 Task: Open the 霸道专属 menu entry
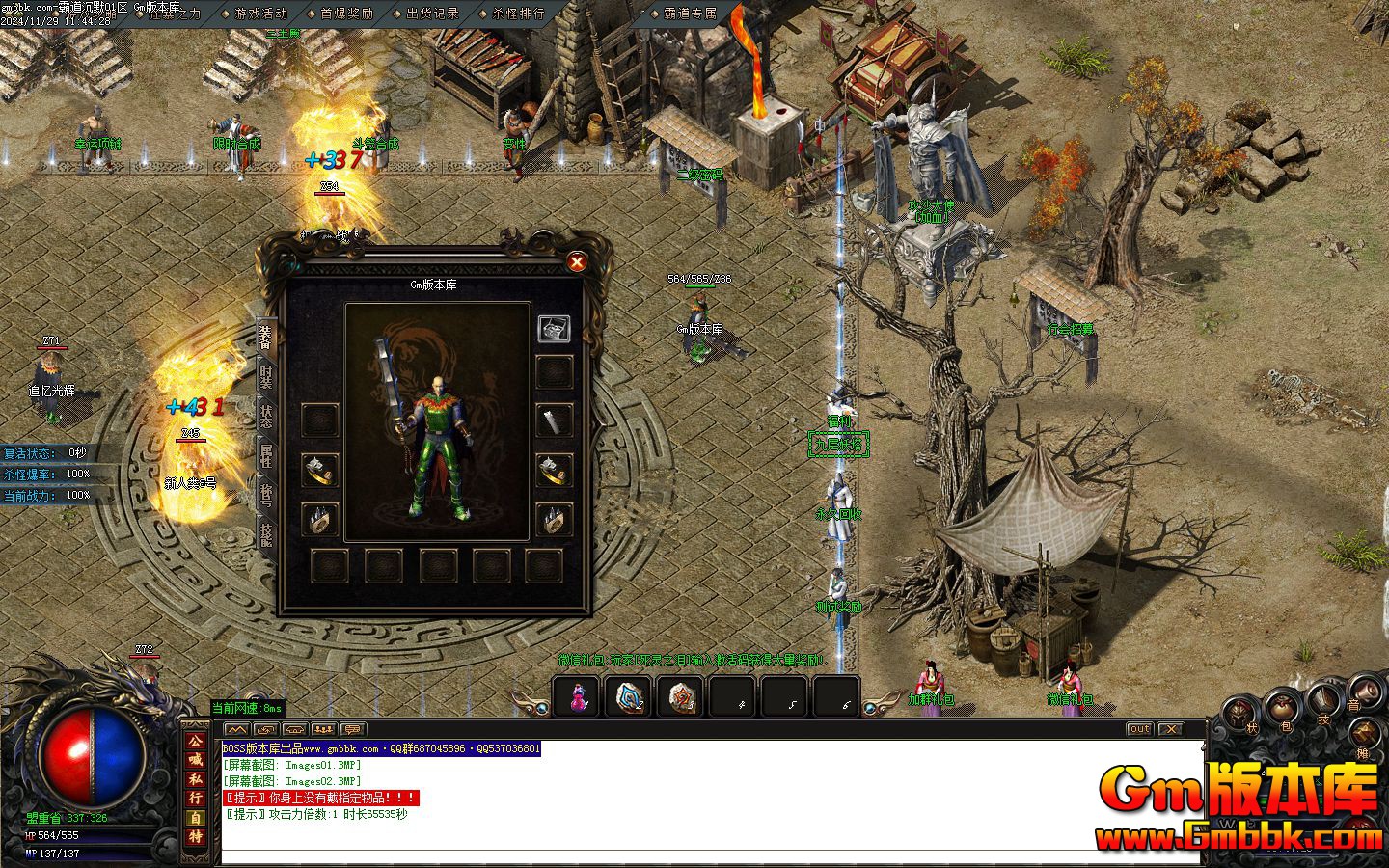point(691,14)
